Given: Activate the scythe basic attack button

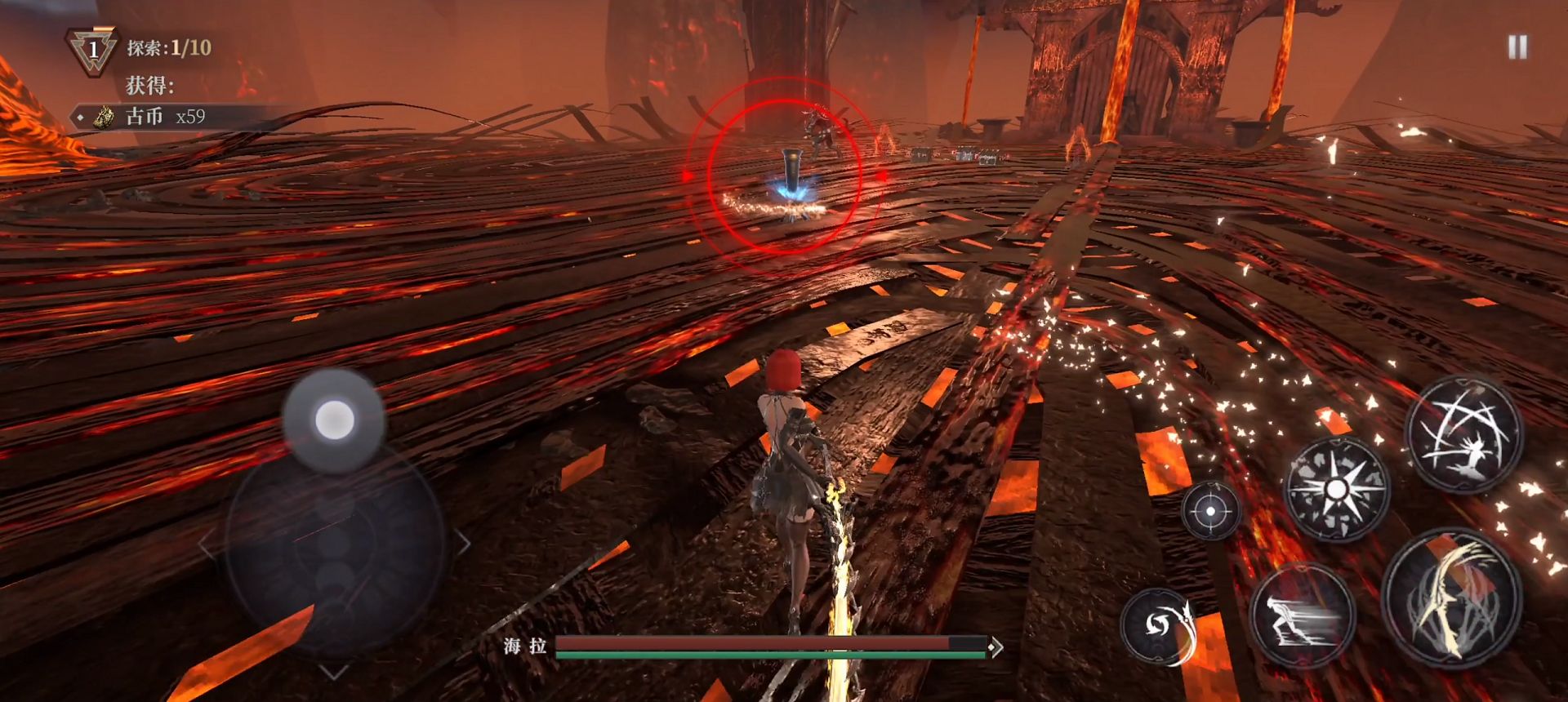Looking at the screenshot, I should point(1451,599).
